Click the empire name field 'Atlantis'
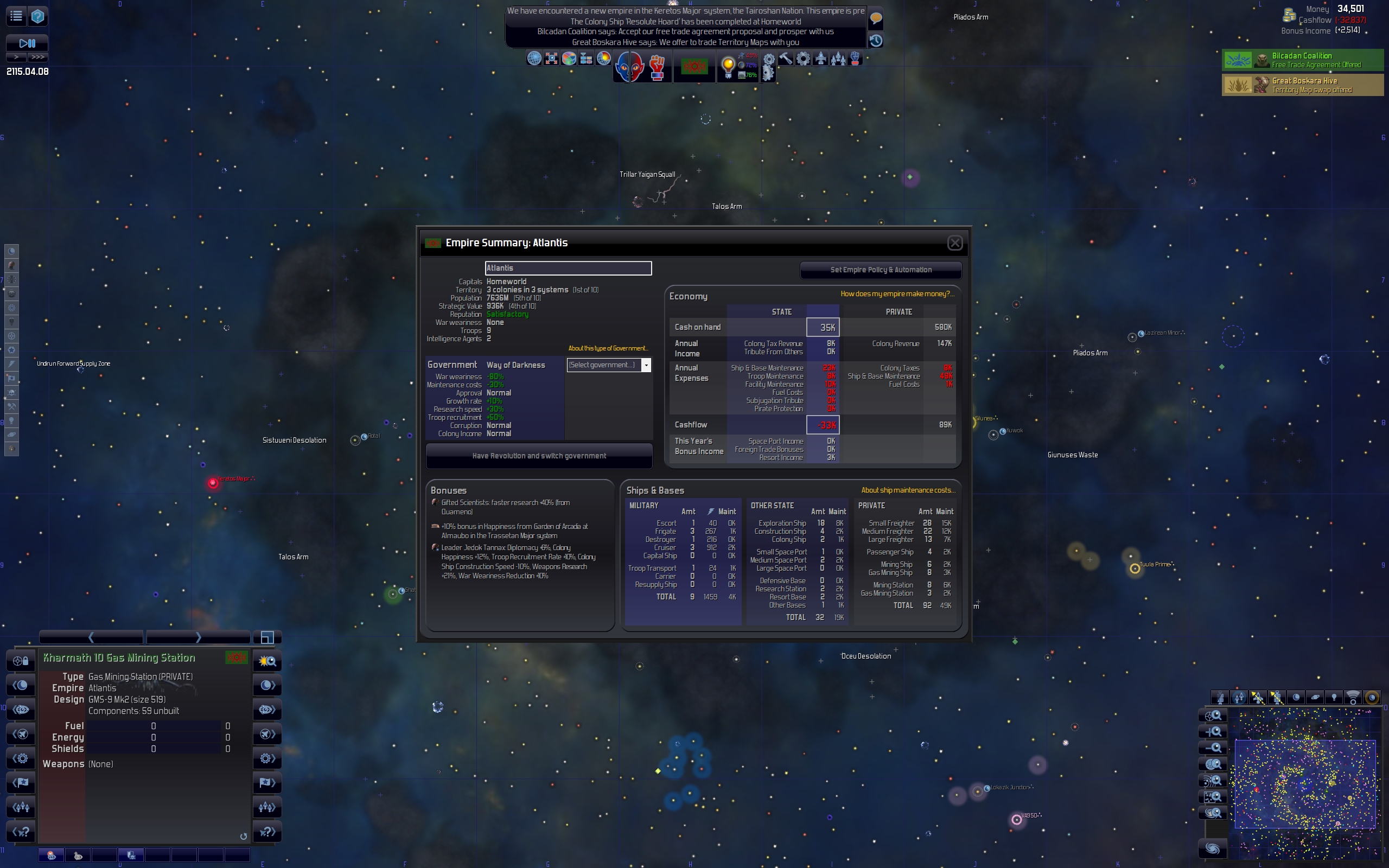 (x=568, y=268)
